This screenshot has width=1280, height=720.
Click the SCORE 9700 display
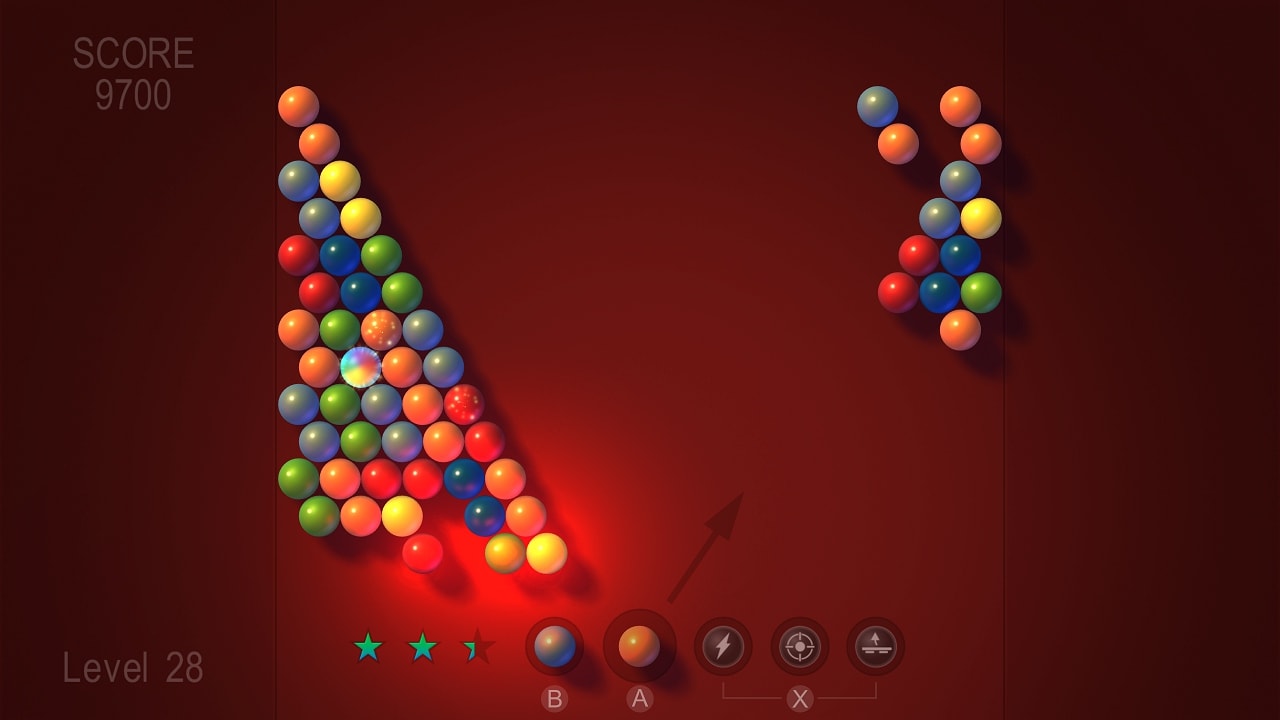(x=135, y=70)
